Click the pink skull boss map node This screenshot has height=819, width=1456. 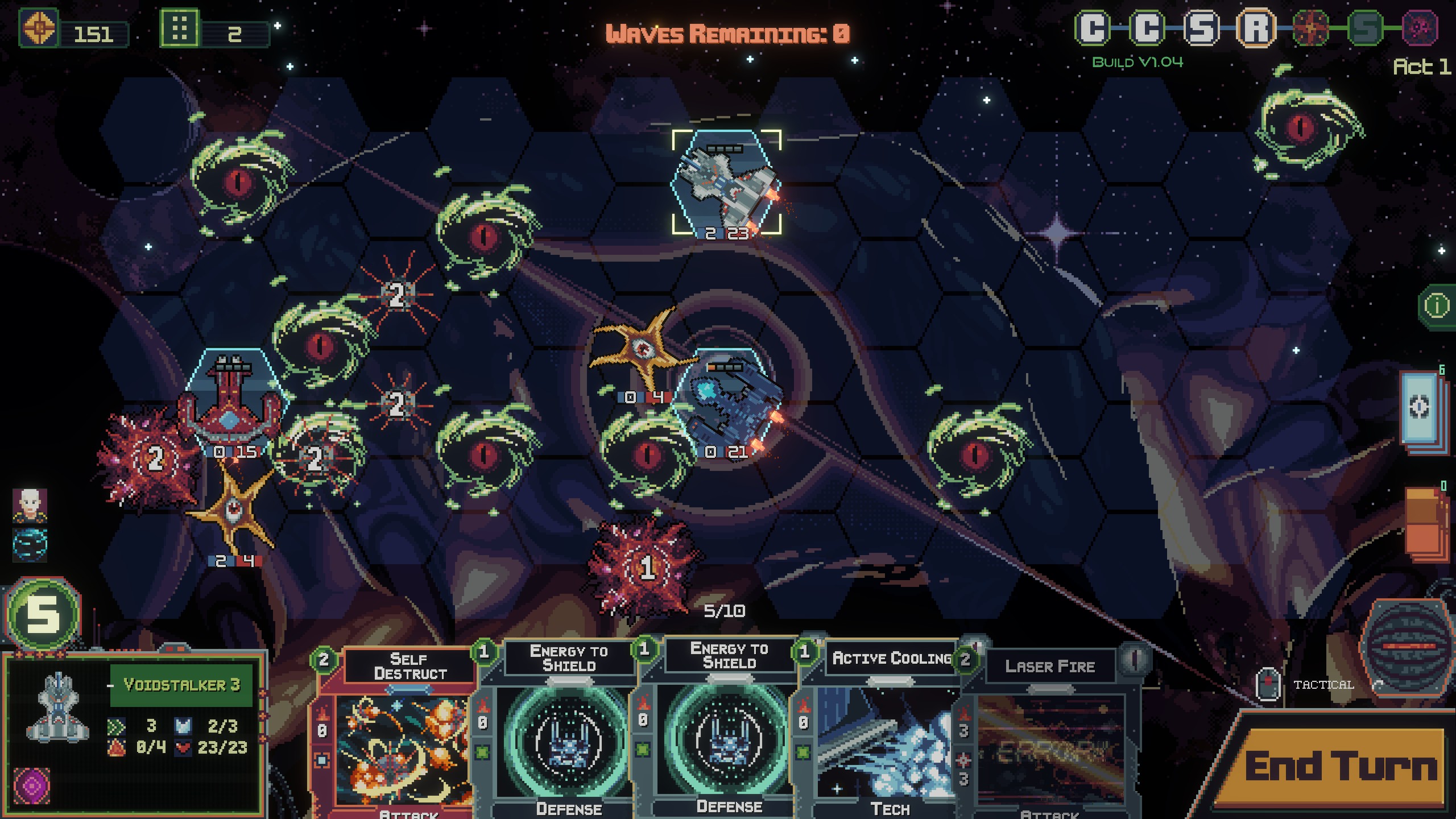click(x=1420, y=28)
